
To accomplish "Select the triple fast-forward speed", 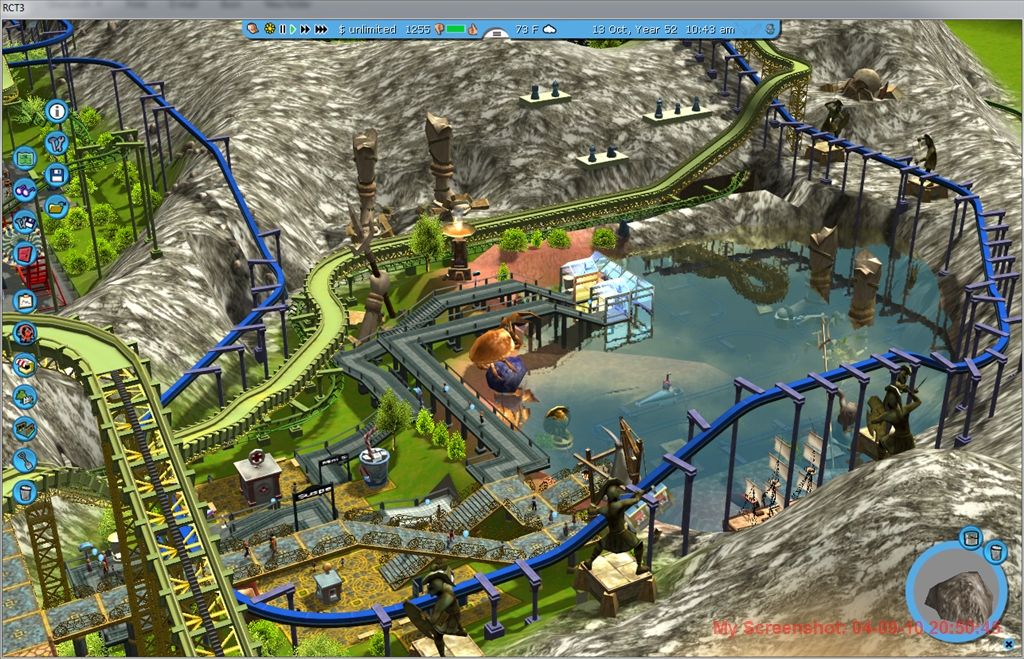I will coord(321,30).
